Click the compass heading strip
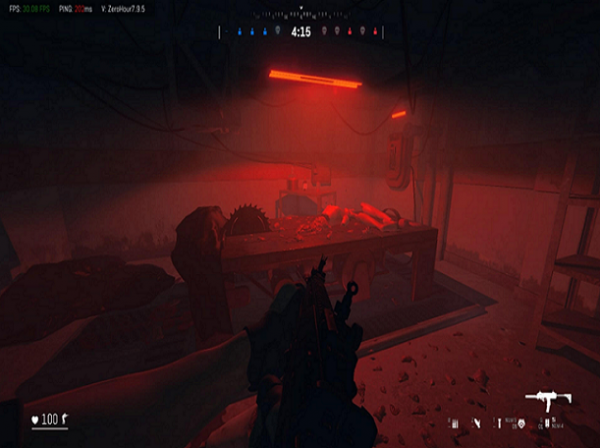 (x=300, y=14)
